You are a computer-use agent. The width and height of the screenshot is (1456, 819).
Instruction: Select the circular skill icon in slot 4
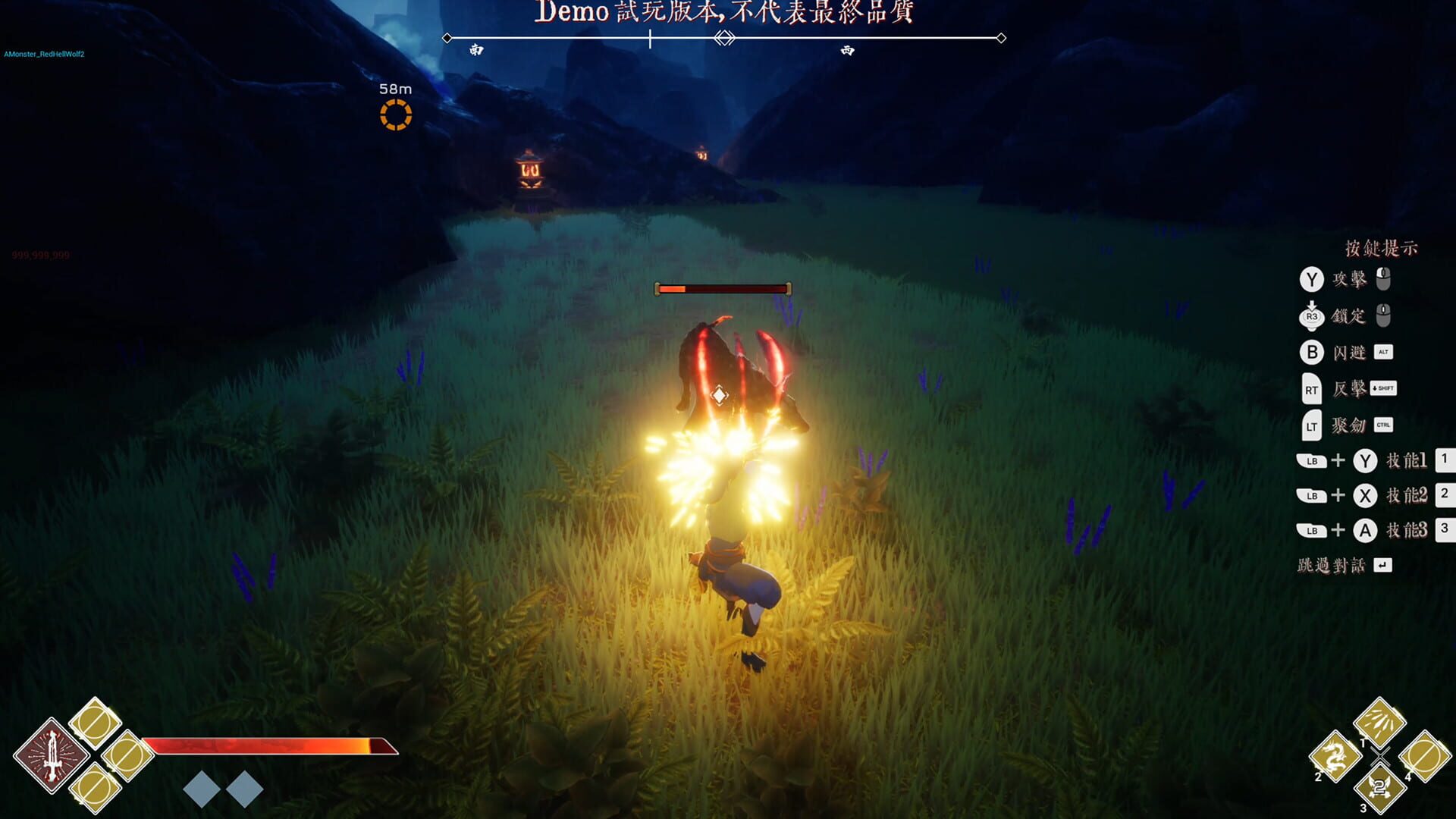click(1424, 755)
